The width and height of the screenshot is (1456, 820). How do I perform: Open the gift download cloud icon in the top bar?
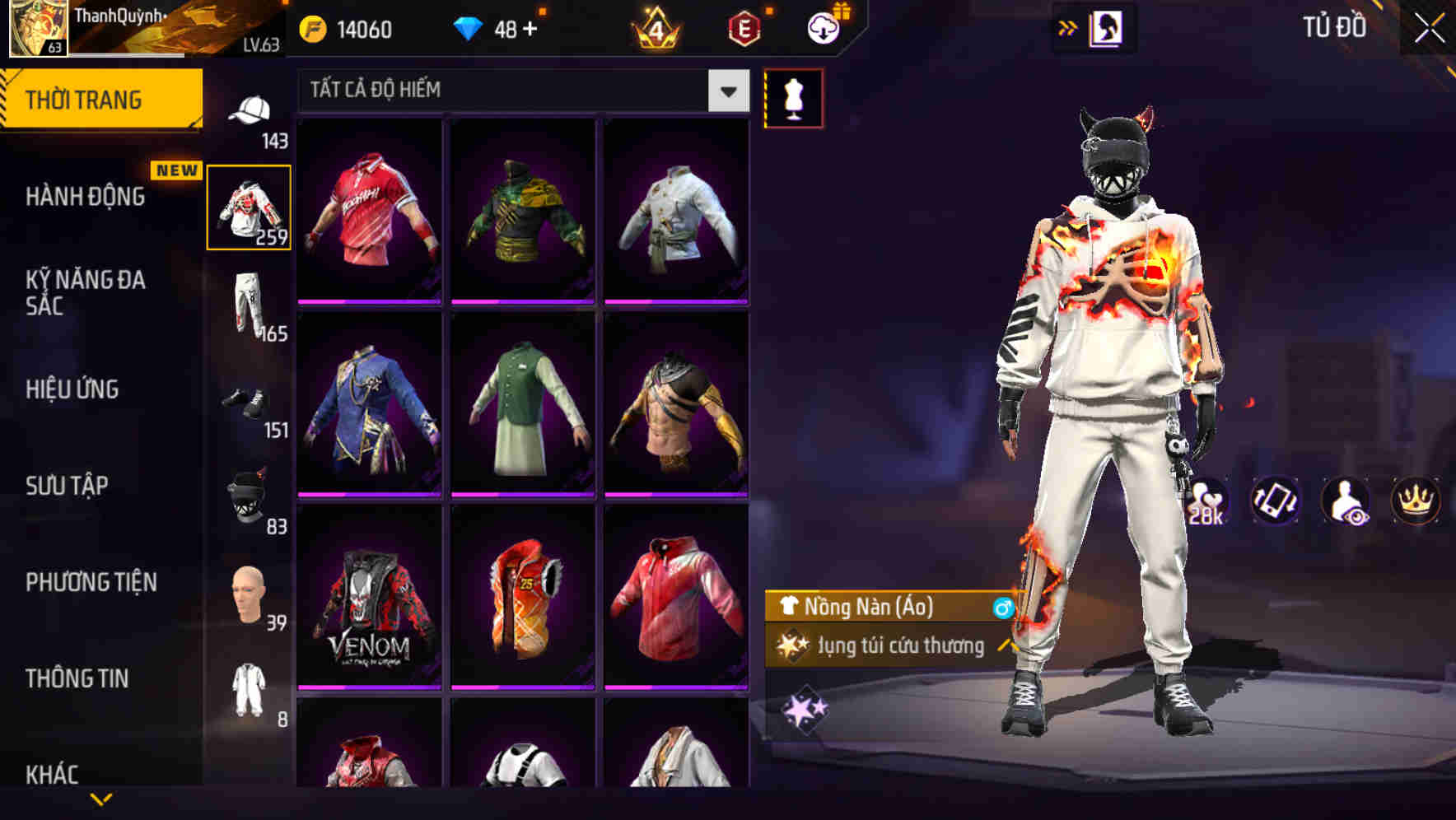823,27
